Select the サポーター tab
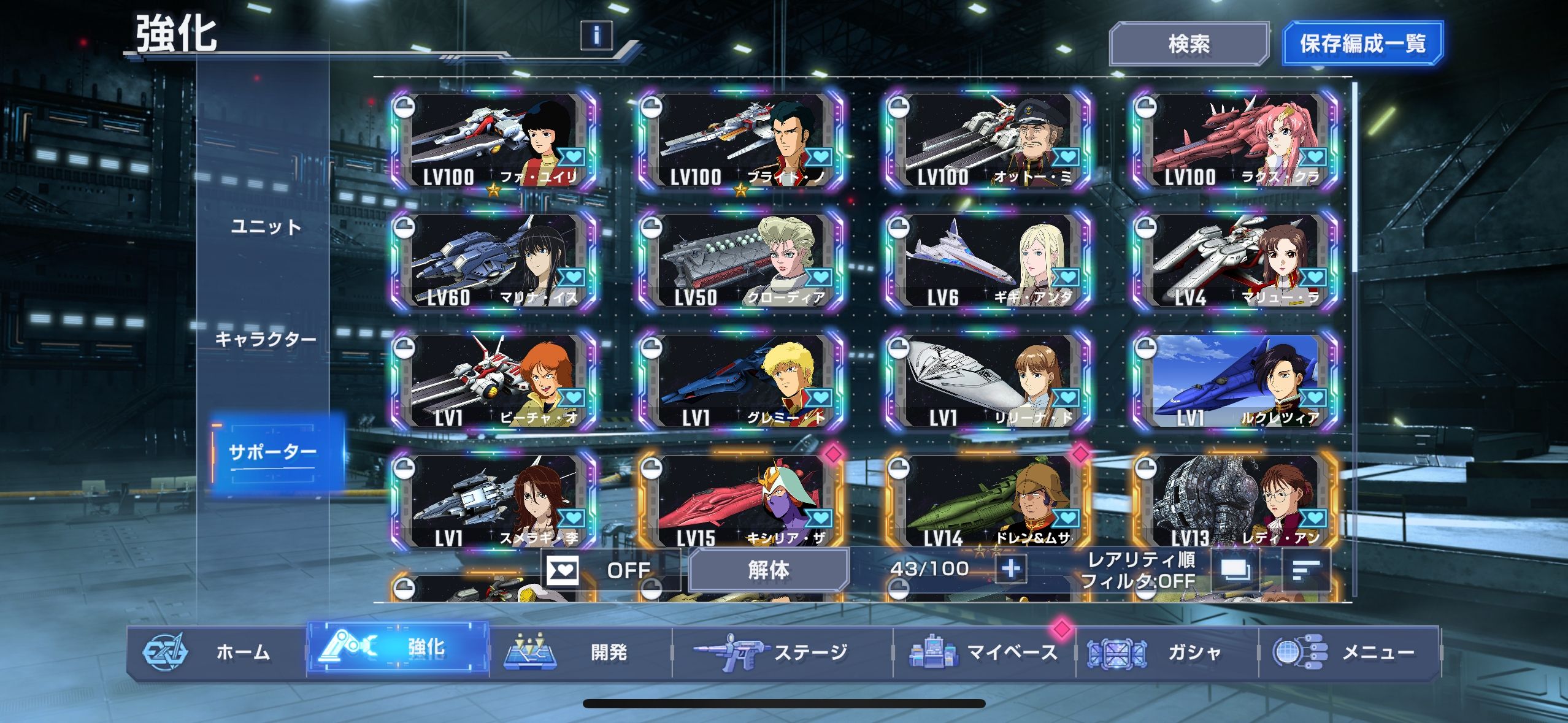The width and height of the screenshot is (1568, 723). pos(272,453)
